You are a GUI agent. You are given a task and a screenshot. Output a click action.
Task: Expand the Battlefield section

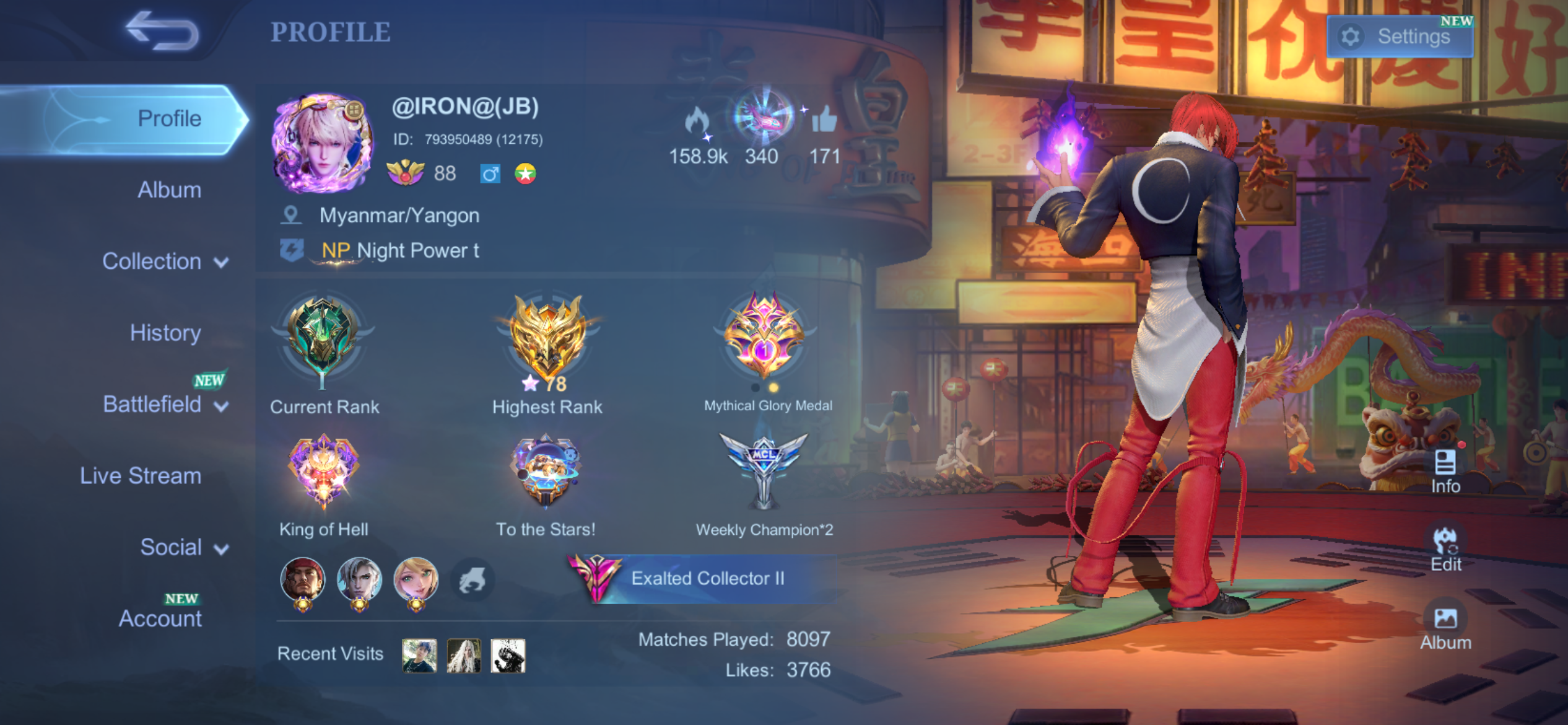click(165, 405)
